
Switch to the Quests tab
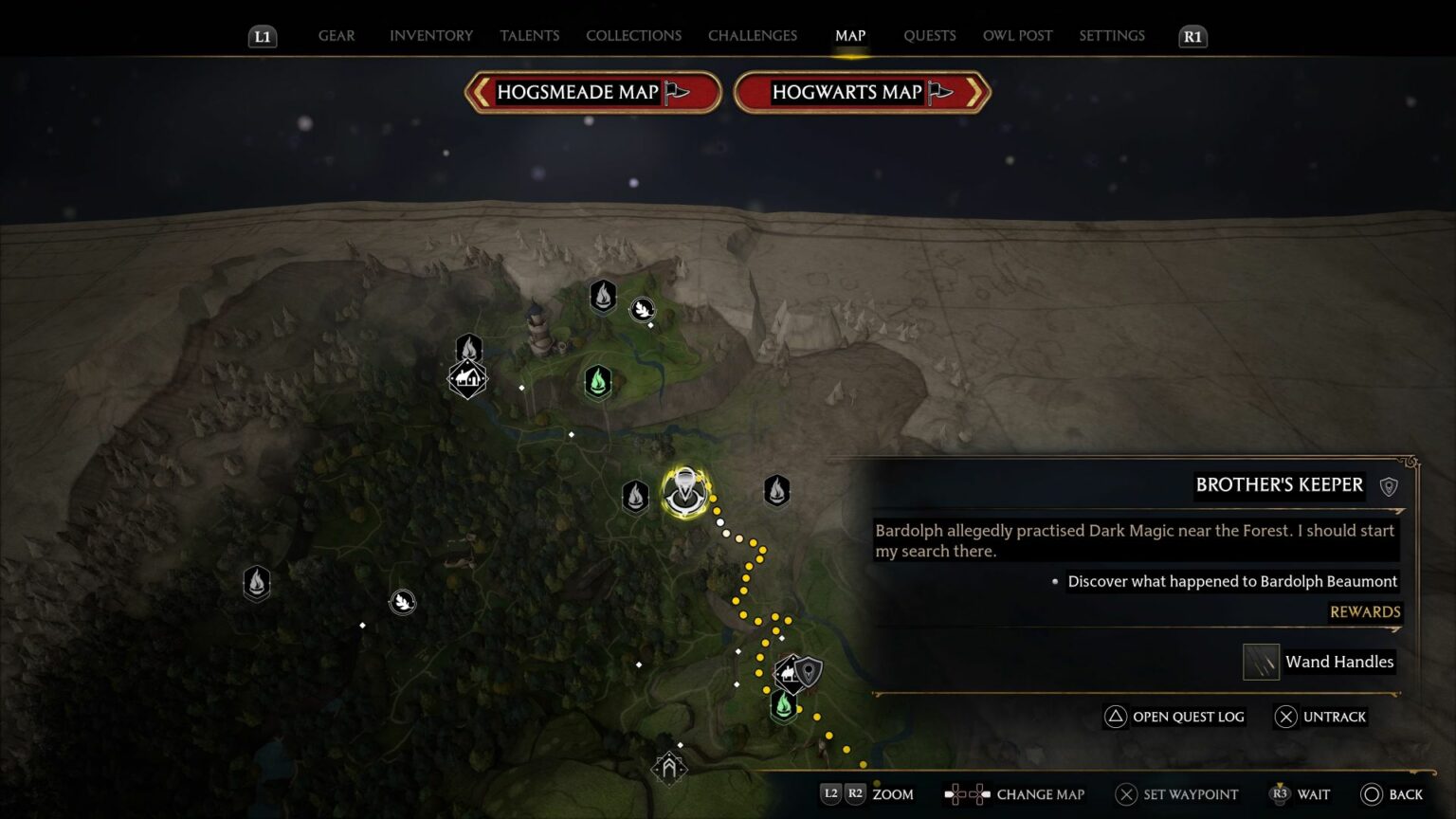click(x=930, y=35)
